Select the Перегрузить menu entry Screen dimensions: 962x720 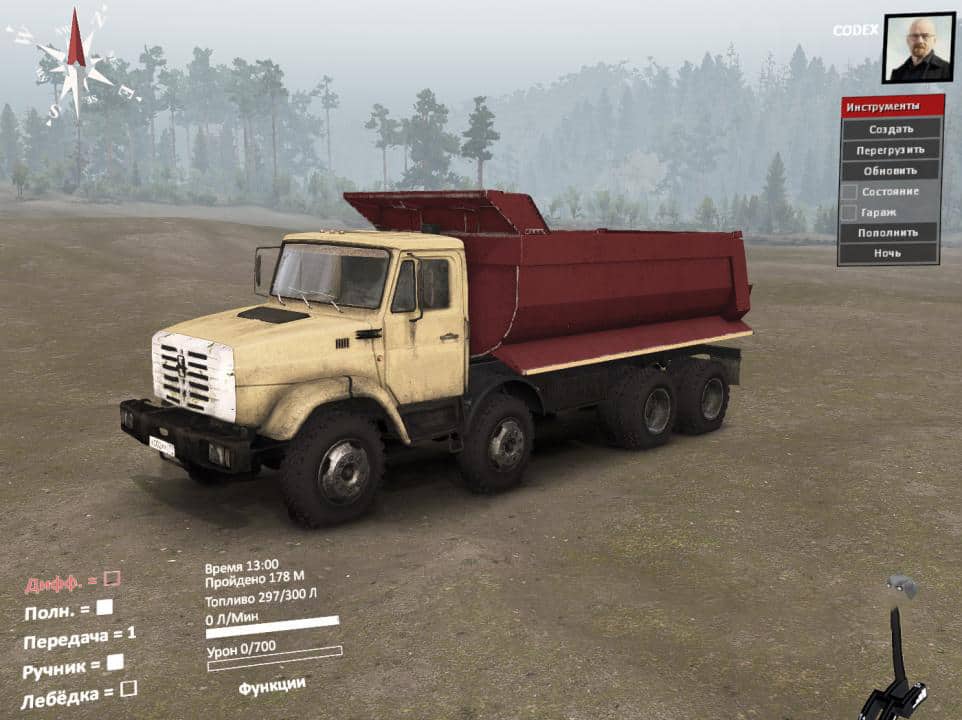point(890,150)
